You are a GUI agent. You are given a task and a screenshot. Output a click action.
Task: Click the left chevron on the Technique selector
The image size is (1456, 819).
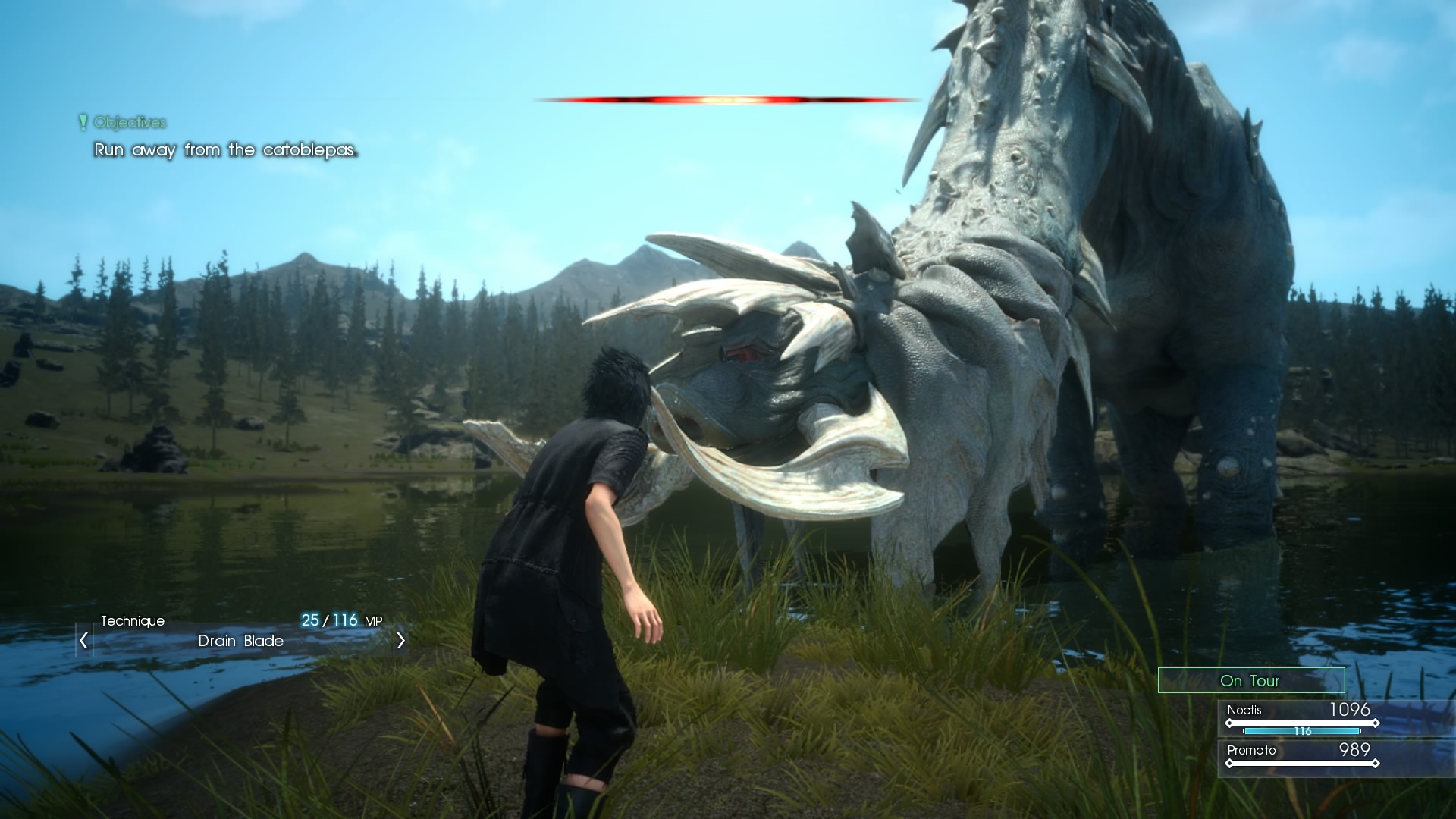(x=83, y=641)
